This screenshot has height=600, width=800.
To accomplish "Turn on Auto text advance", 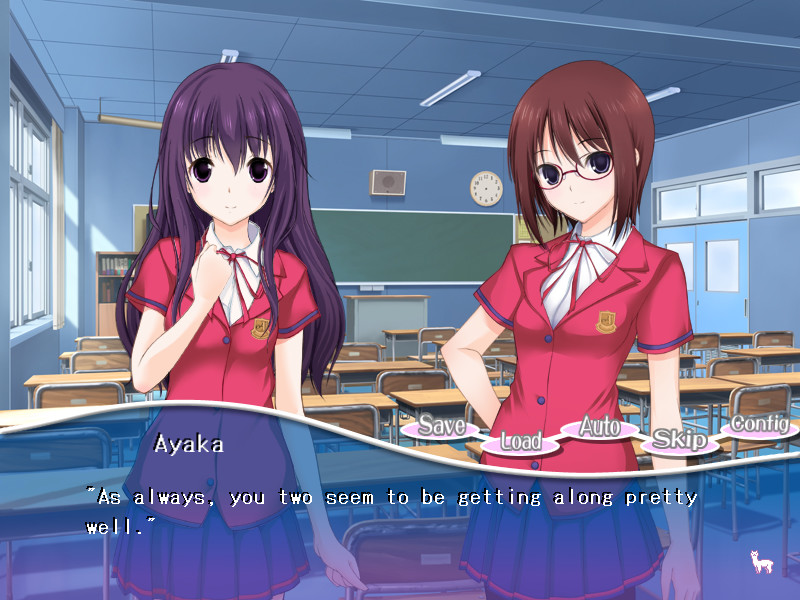I will click(x=600, y=427).
